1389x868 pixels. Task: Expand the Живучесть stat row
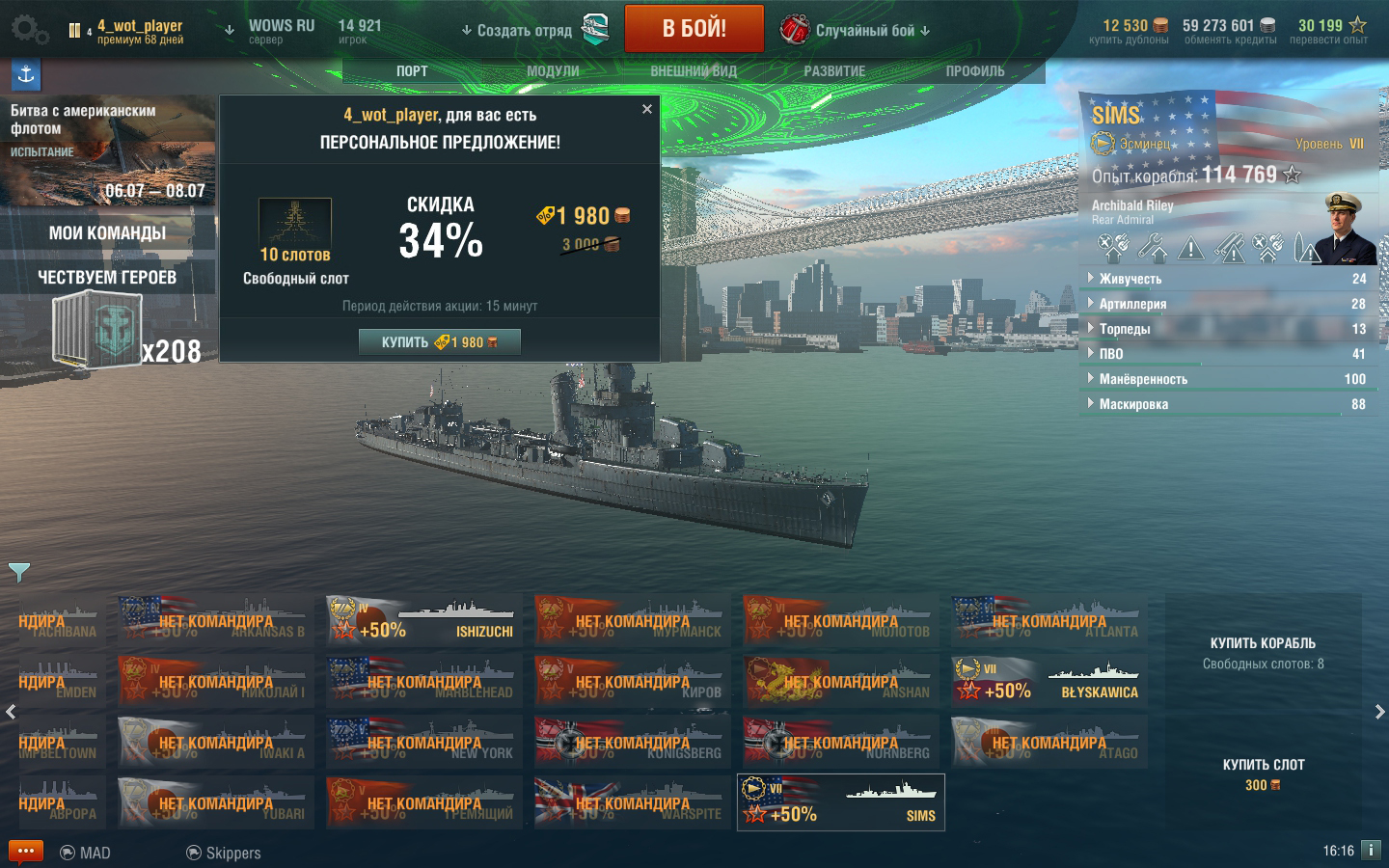click(x=1130, y=279)
